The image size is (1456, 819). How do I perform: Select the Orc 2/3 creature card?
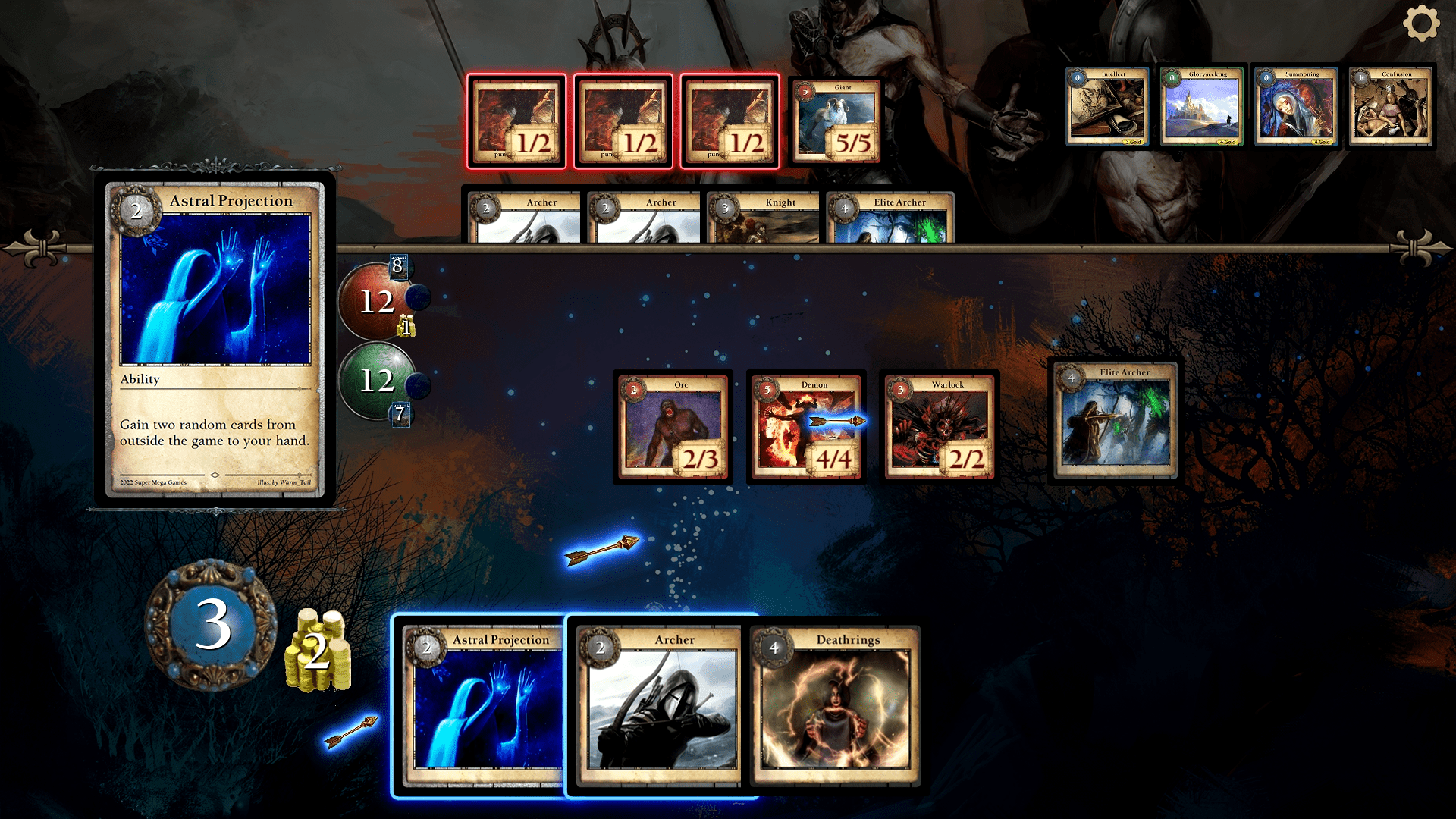[673, 427]
